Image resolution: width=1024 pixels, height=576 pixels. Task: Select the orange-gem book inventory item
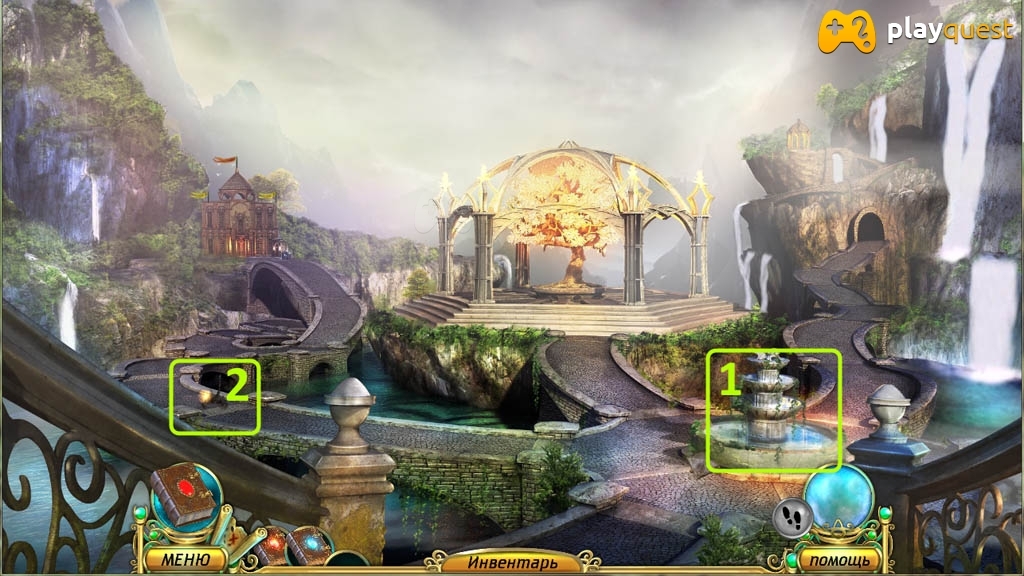272,545
